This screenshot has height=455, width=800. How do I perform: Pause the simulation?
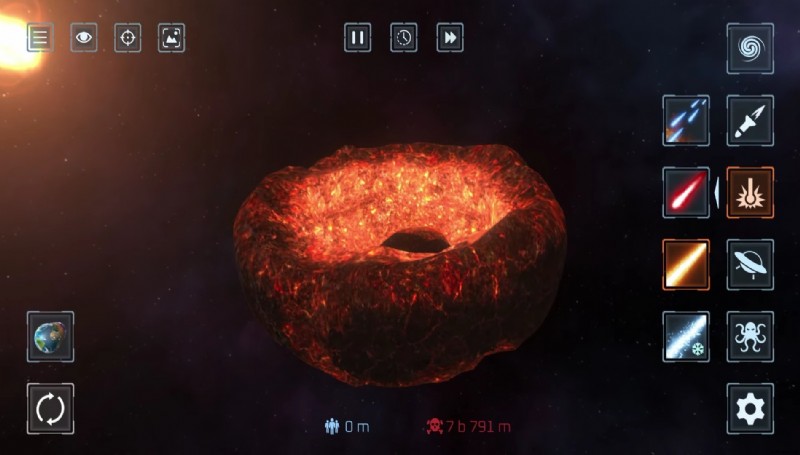tap(357, 38)
